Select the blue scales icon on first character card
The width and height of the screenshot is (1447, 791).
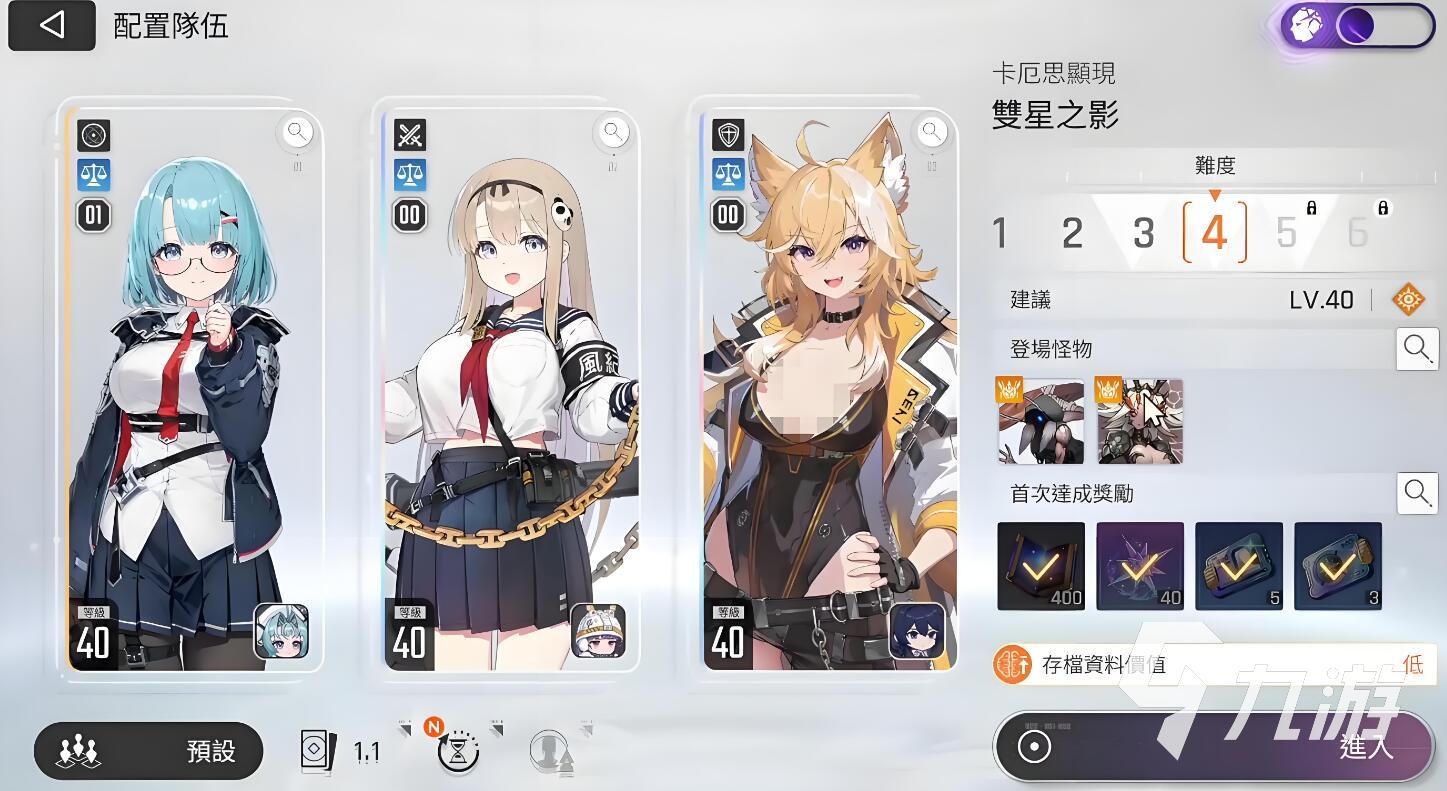click(x=93, y=176)
